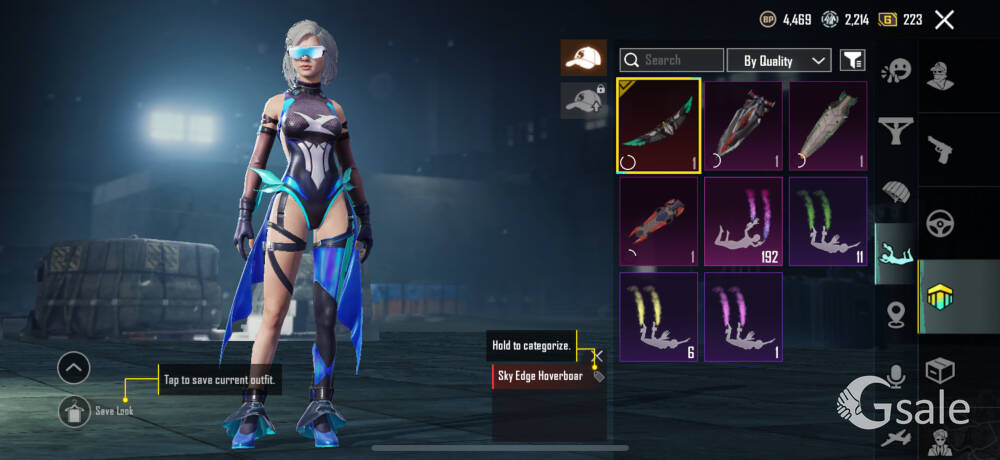Open the box crate category
Image resolution: width=1000 pixels, height=460 pixels.
[x=940, y=370]
